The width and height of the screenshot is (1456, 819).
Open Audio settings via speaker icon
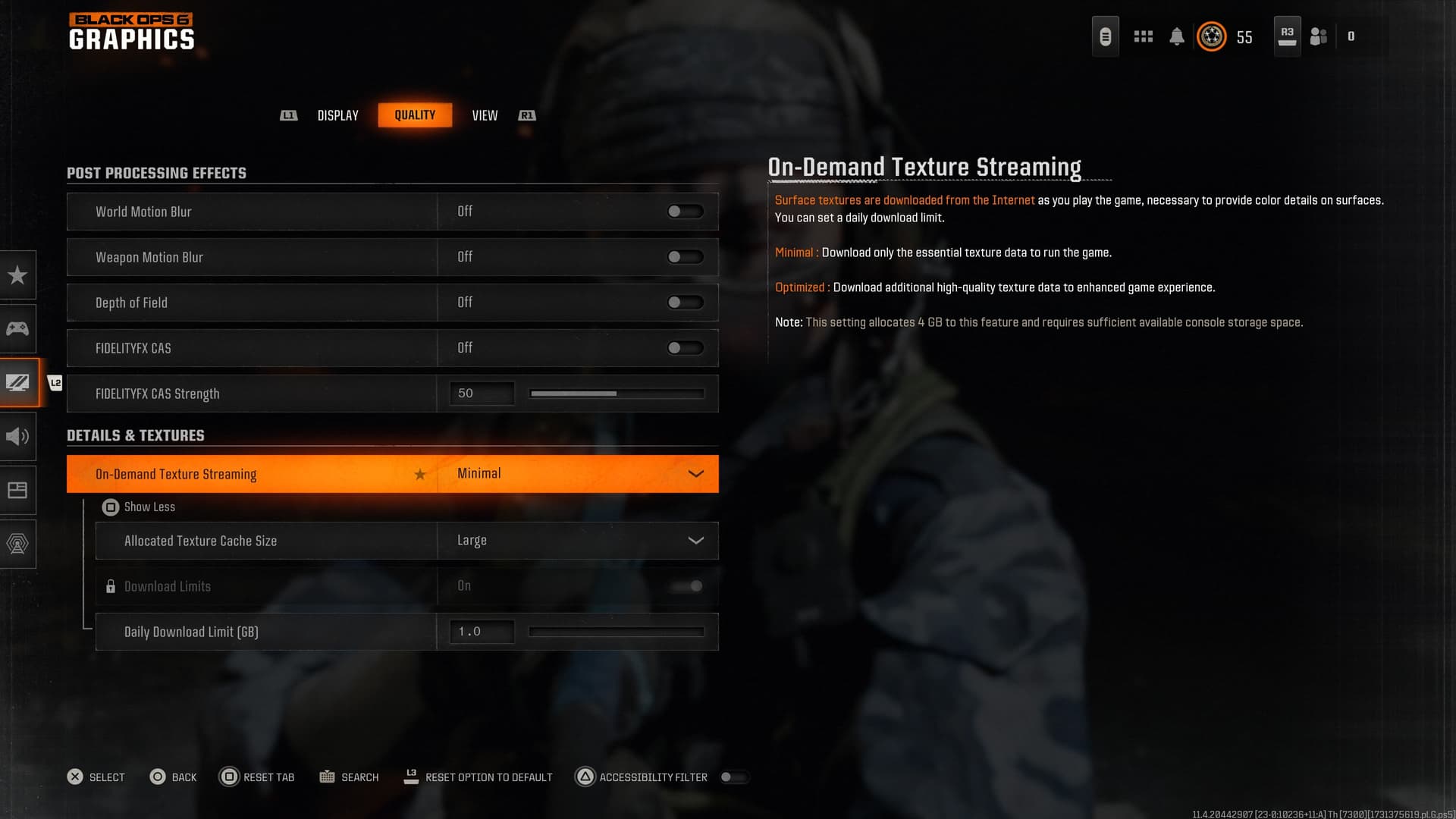(18, 436)
